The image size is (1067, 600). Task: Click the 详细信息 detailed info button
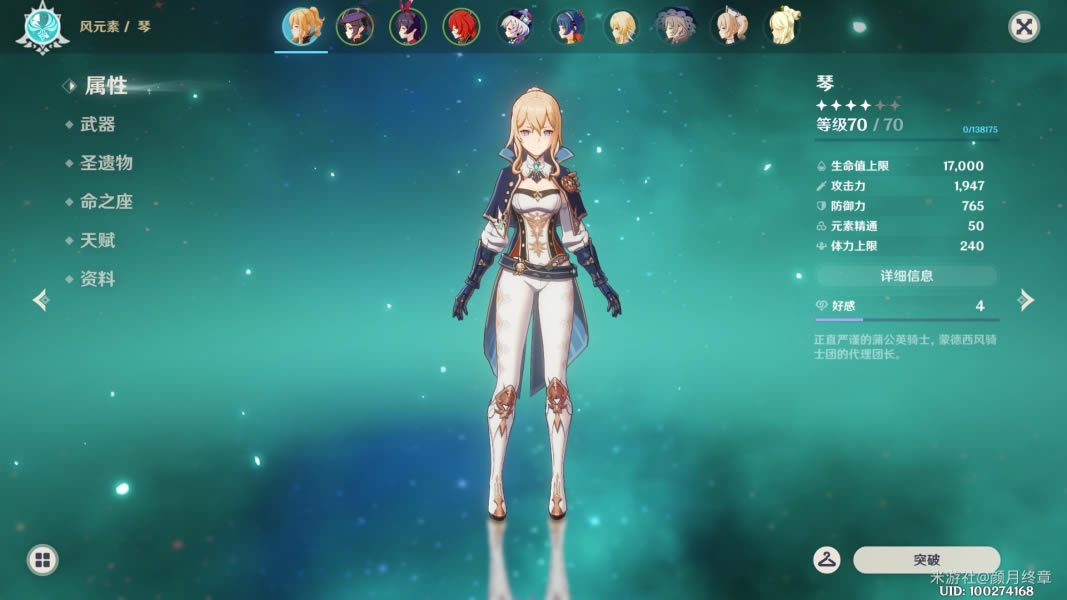[906, 275]
